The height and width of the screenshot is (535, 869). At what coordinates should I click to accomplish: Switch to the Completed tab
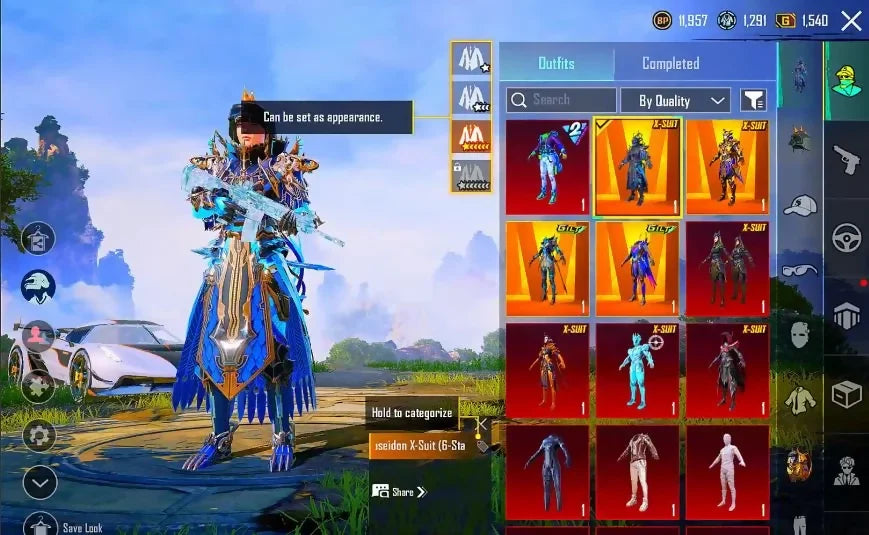tap(670, 63)
